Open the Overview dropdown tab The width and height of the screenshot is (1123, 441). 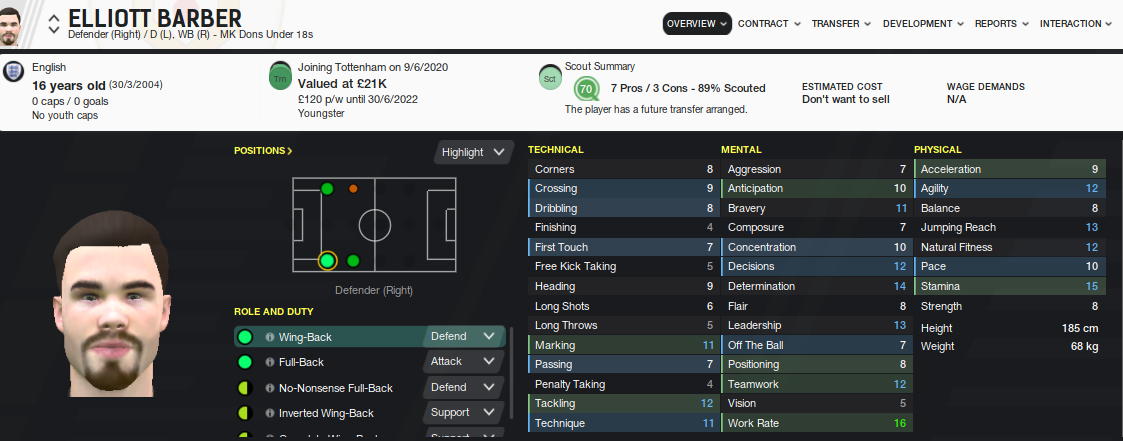(x=697, y=23)
